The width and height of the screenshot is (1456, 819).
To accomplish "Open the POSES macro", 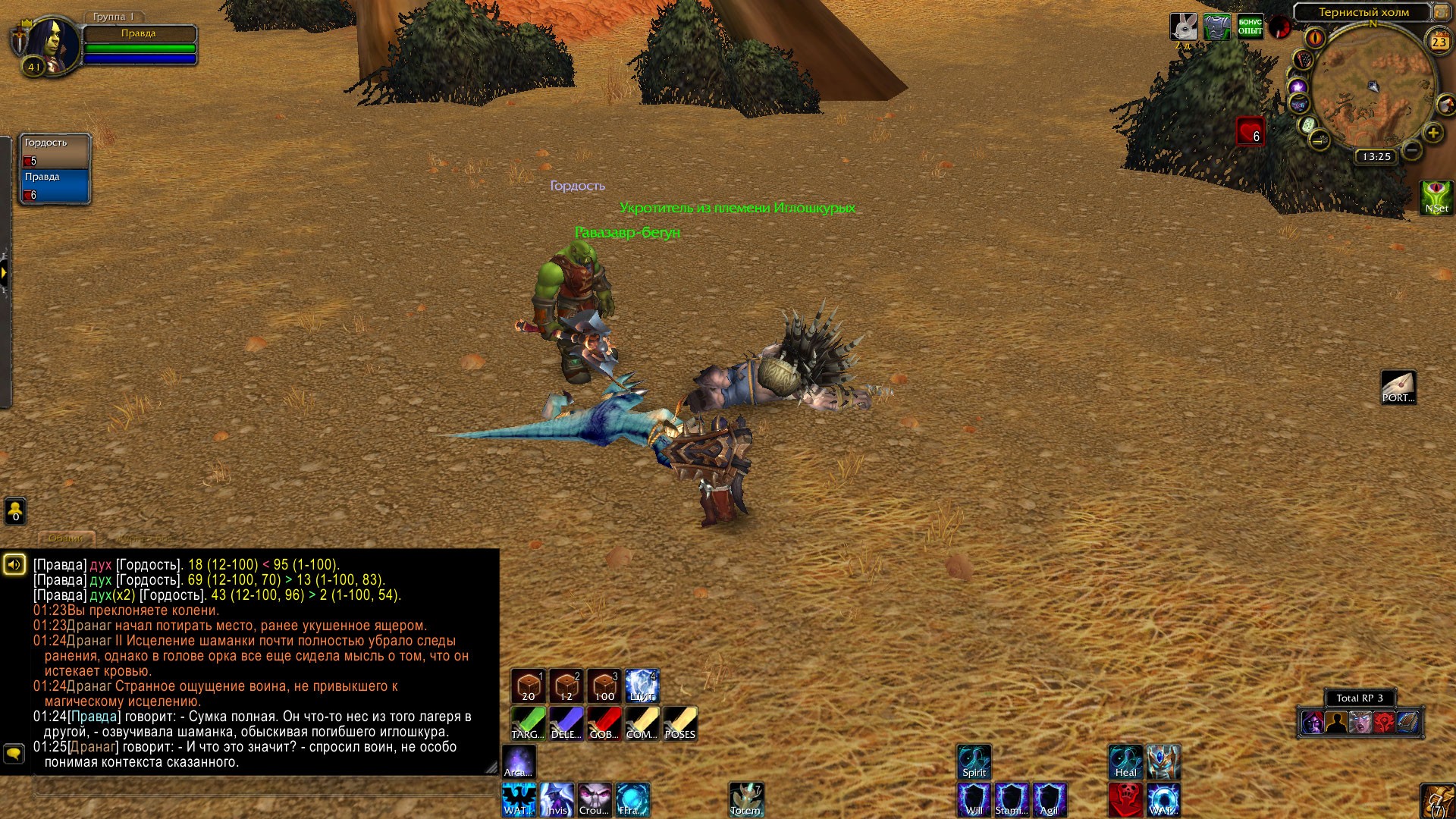I will pos(680,723).
